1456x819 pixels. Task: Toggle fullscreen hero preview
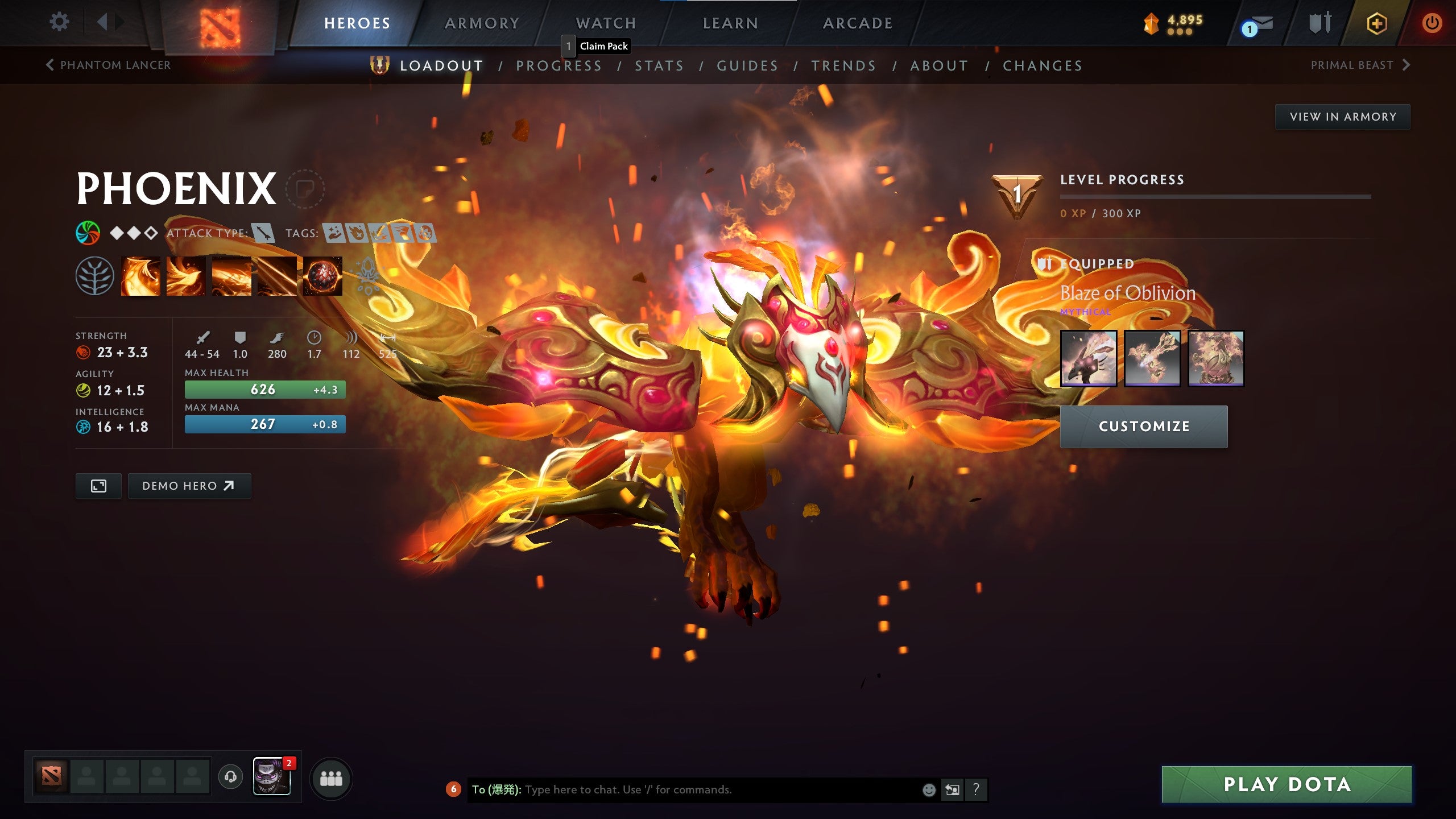pos(100,486)
